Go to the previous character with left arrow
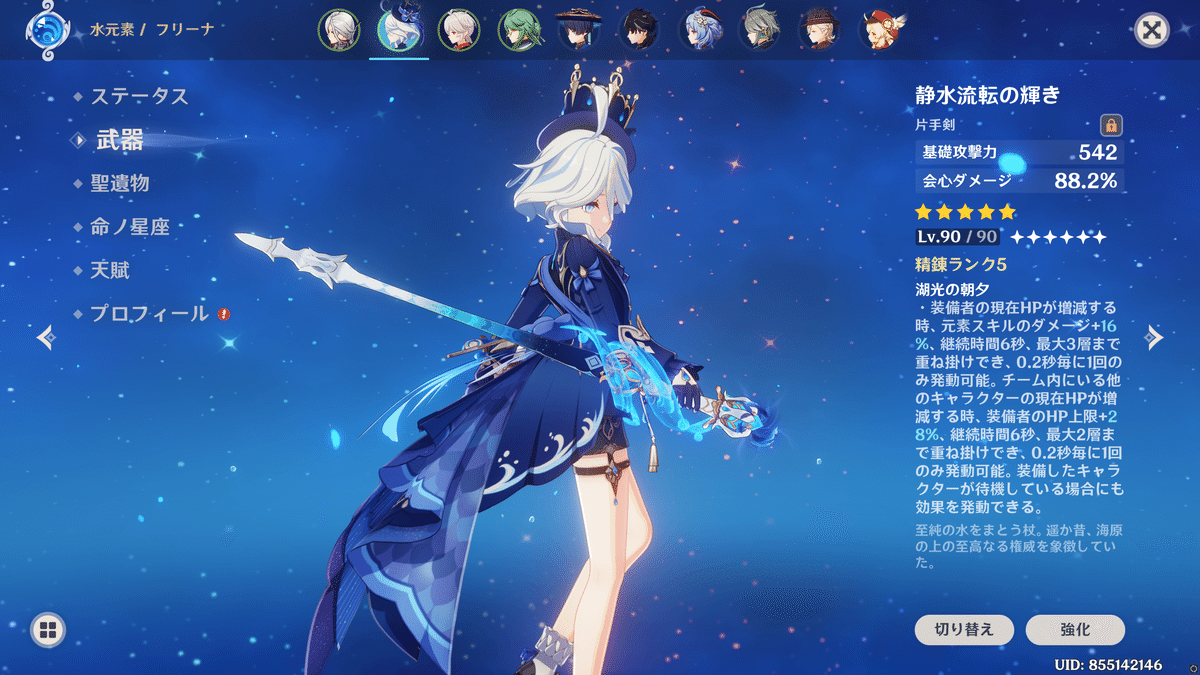Viewport: 1200px width, 675px height. click(45, 338)
